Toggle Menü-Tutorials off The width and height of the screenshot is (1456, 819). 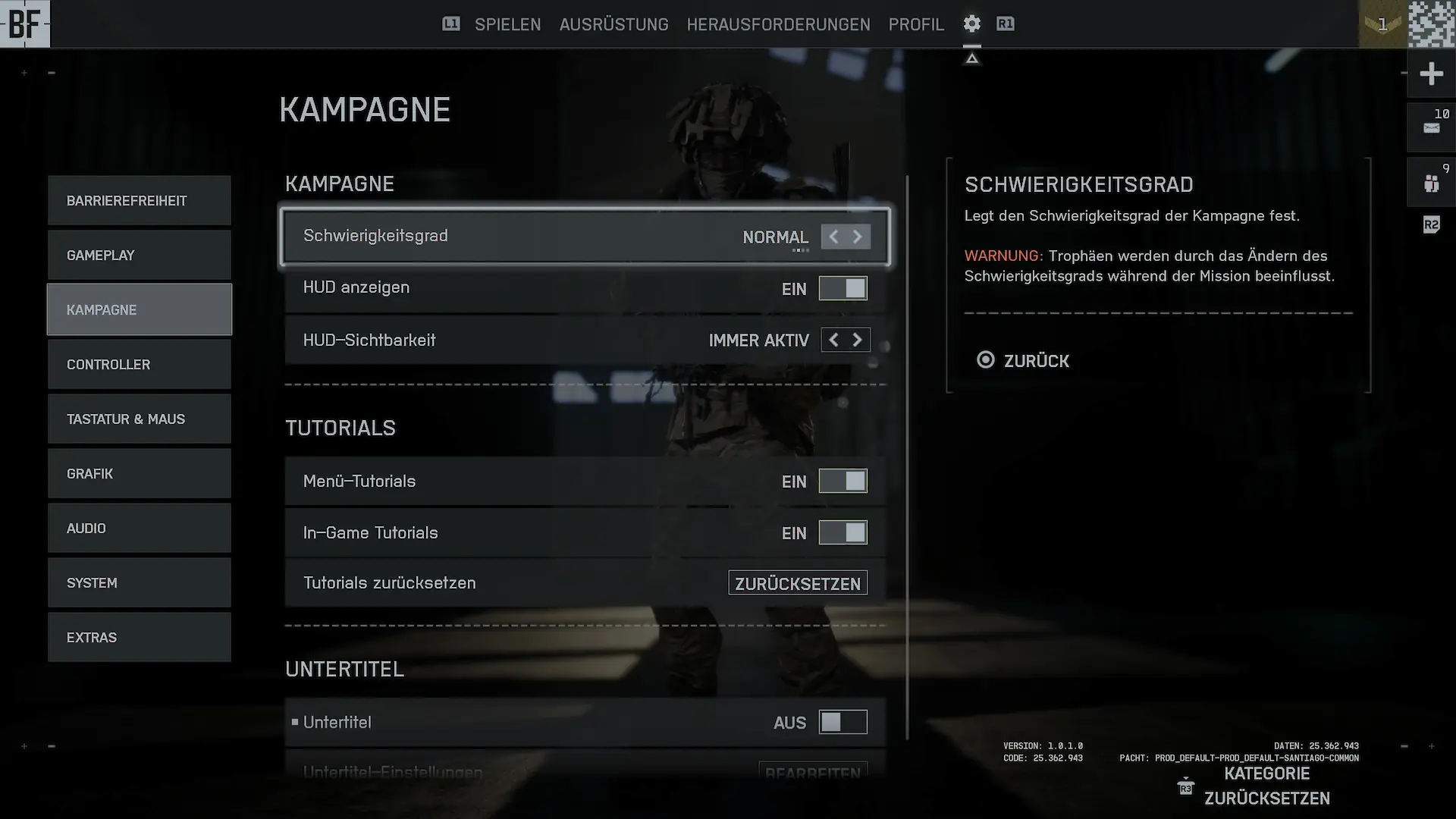click(843, 481)
